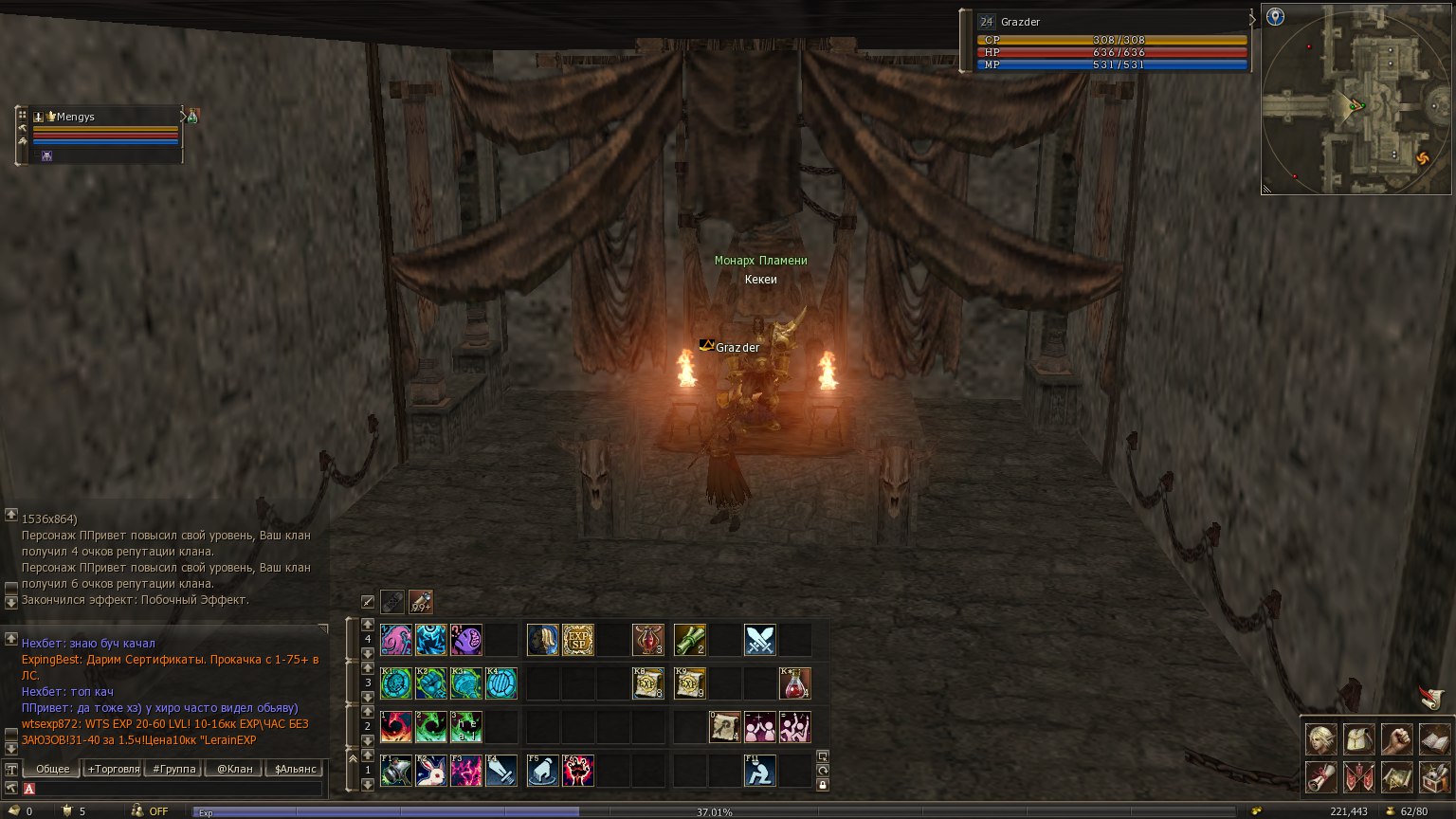Use the white rabbit skill on F2

[431, 771]
